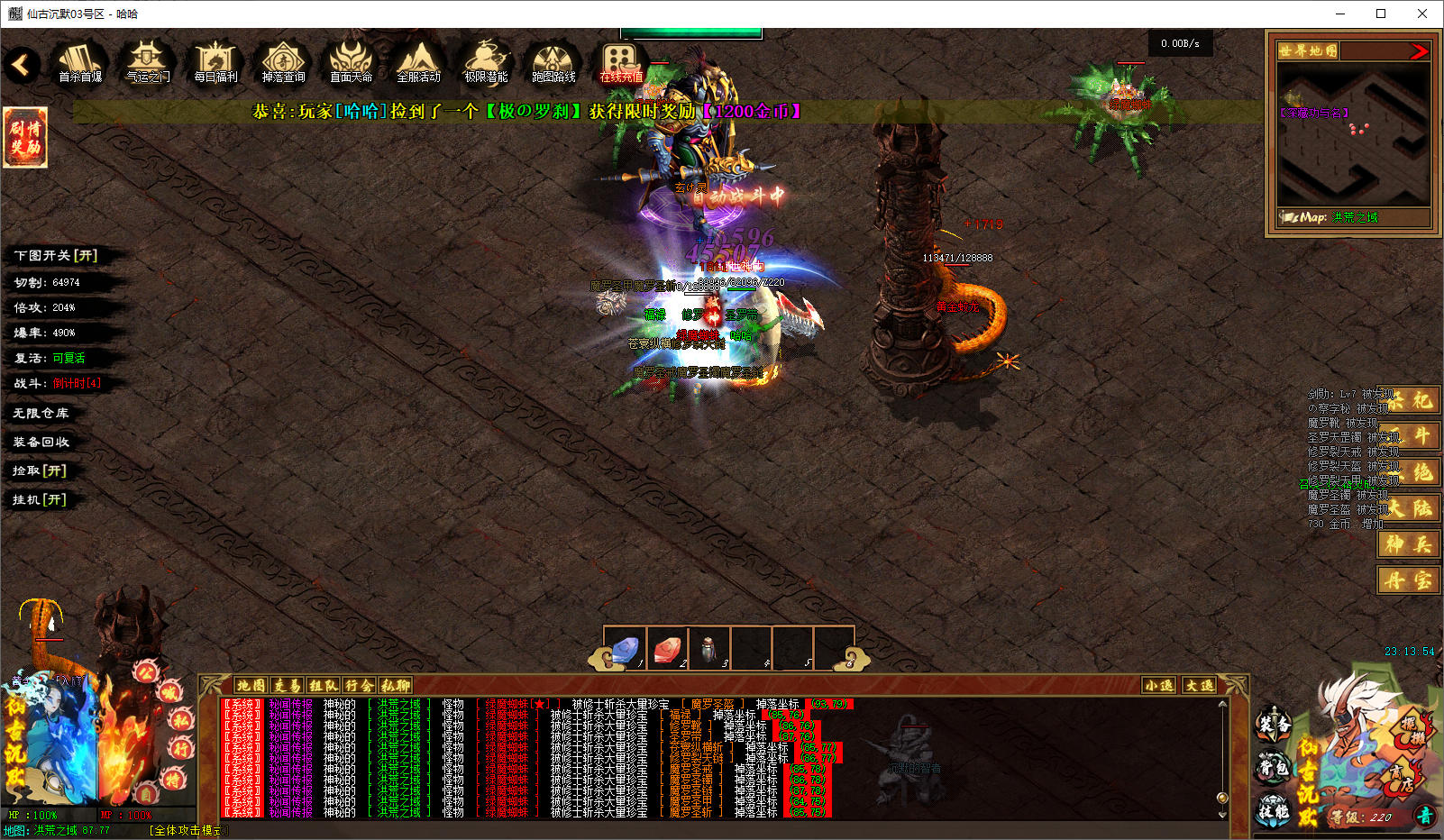The image size is (1444, 840).
Task: Toggle the 挂机 auto-battle option
Action: tap(40, 499)
